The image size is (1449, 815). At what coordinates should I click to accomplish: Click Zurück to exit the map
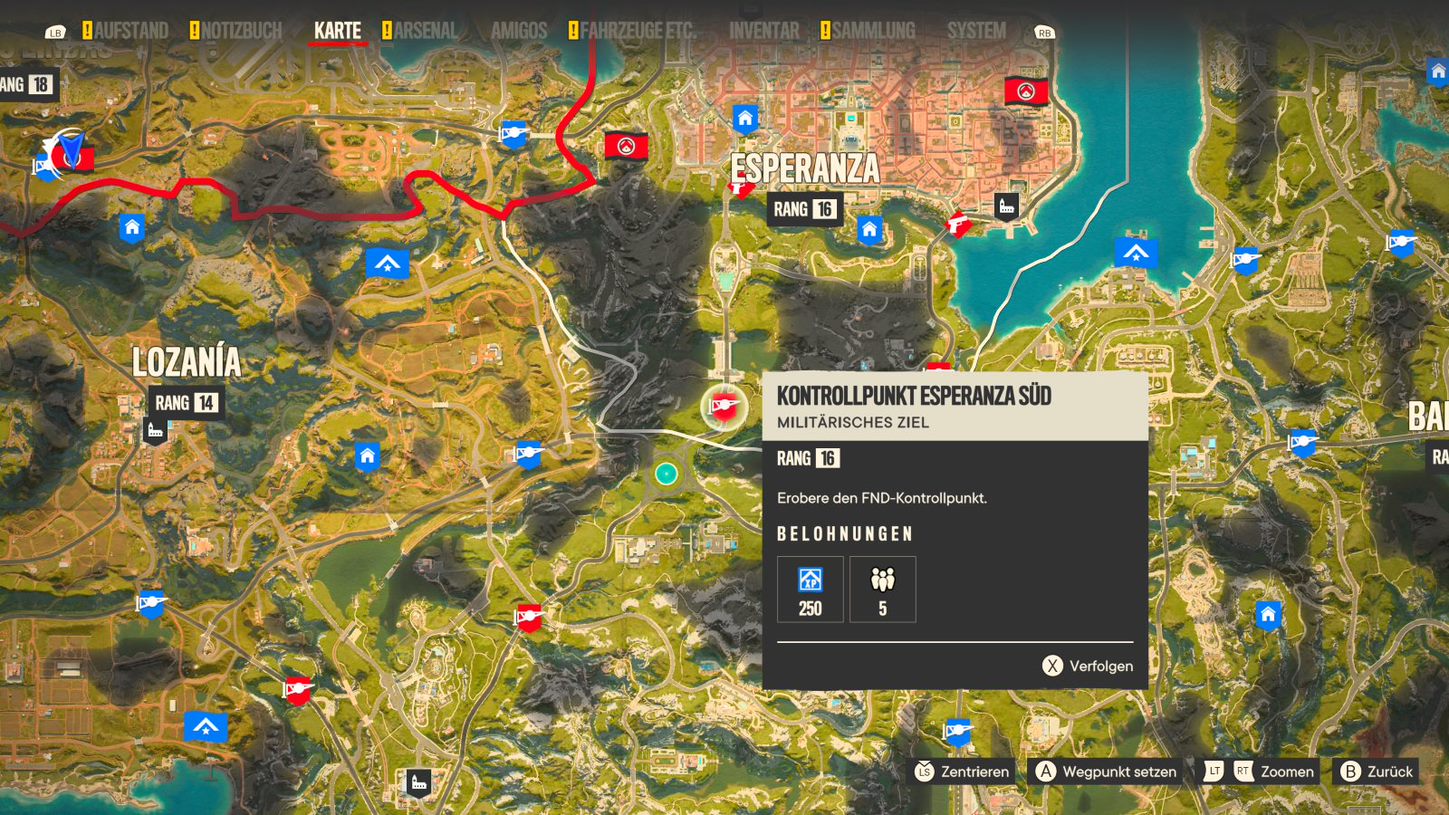[x=1377, y=771]
